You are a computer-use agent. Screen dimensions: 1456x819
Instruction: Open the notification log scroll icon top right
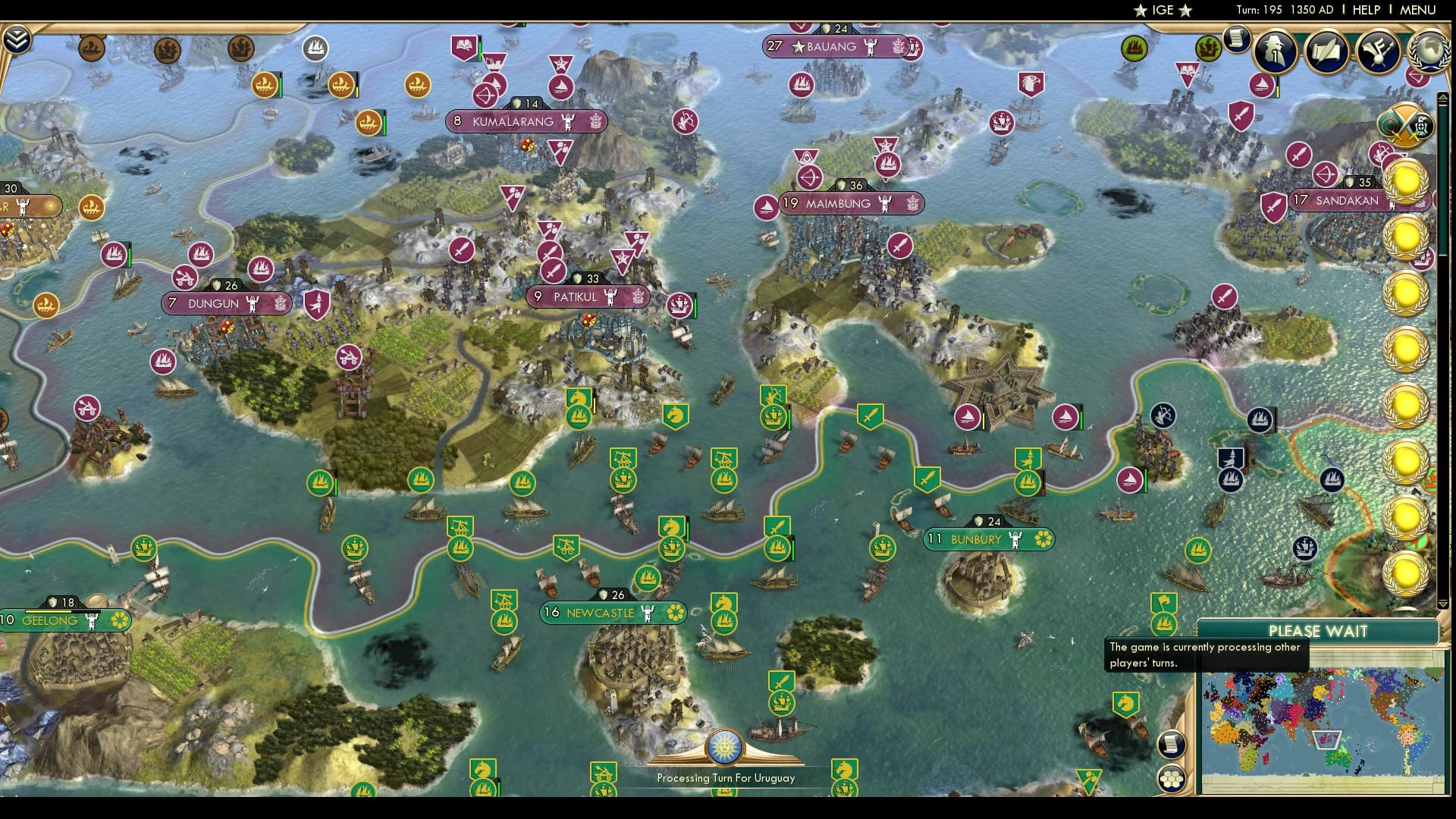1235,39
